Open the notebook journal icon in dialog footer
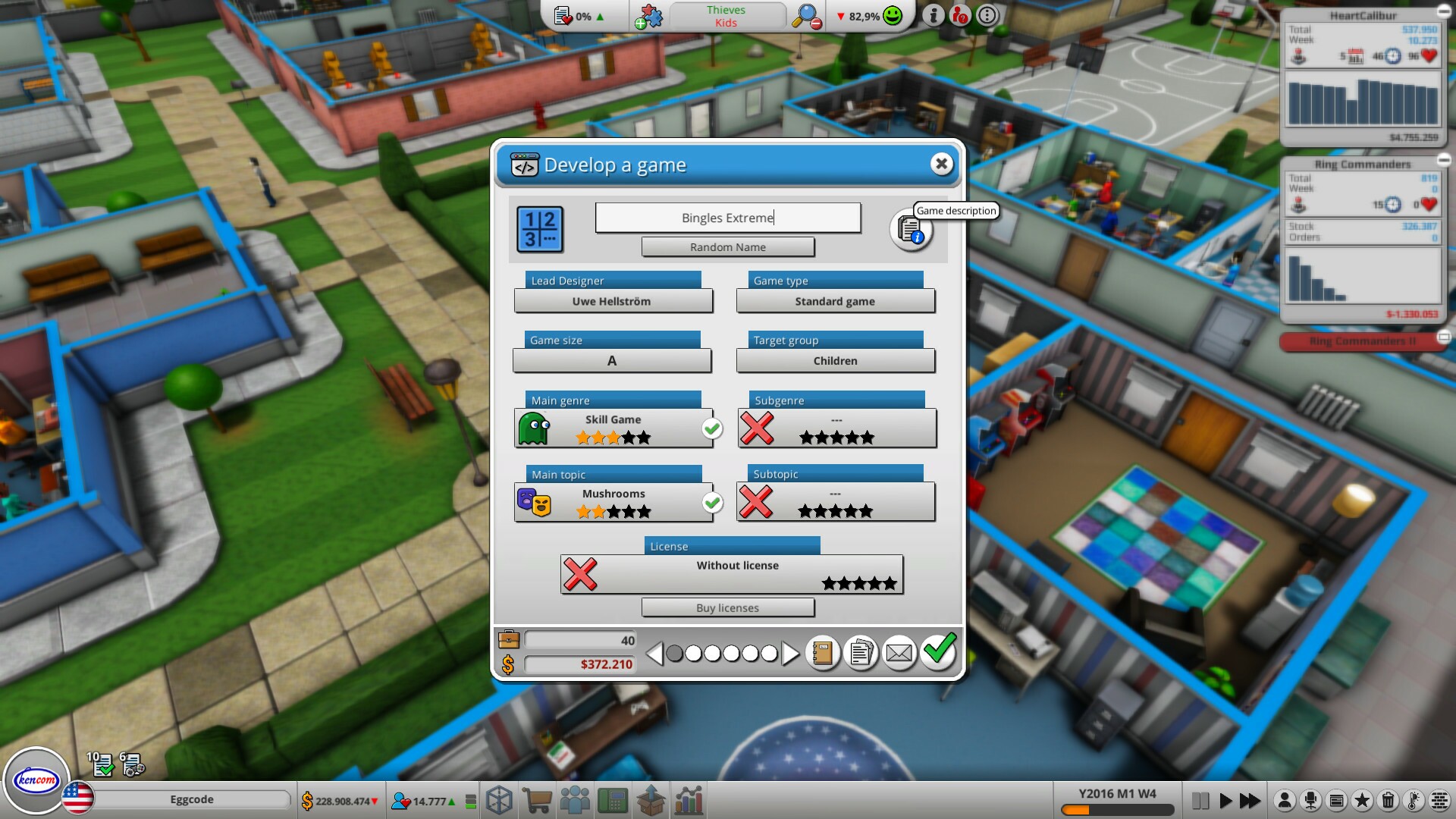 [x=824, y=652]
